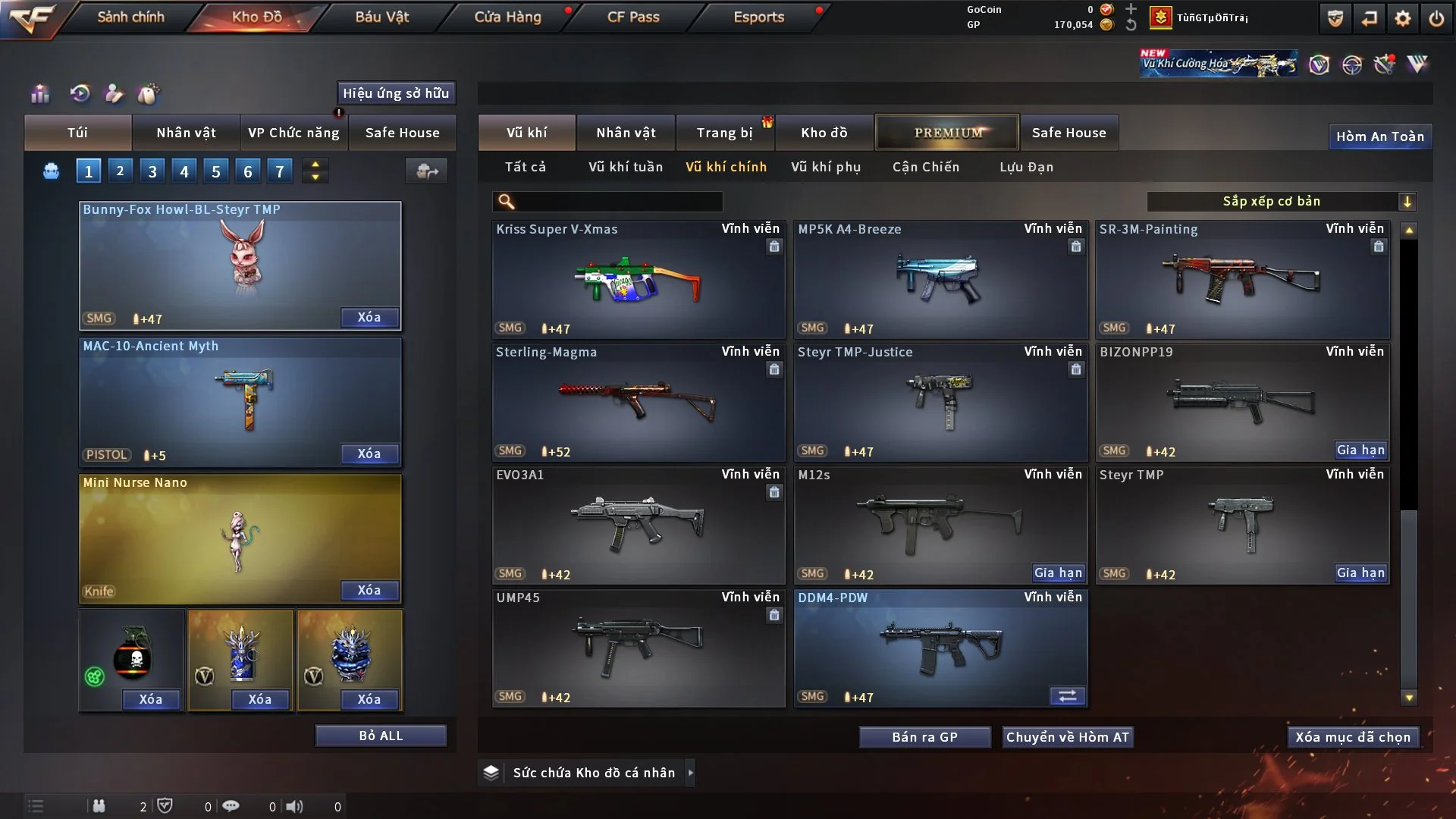Image resolution: width=1456 pixels, height=819 pixels.
Task: Select the PREMIUM inventory tab
Action: tap(947, 133)
